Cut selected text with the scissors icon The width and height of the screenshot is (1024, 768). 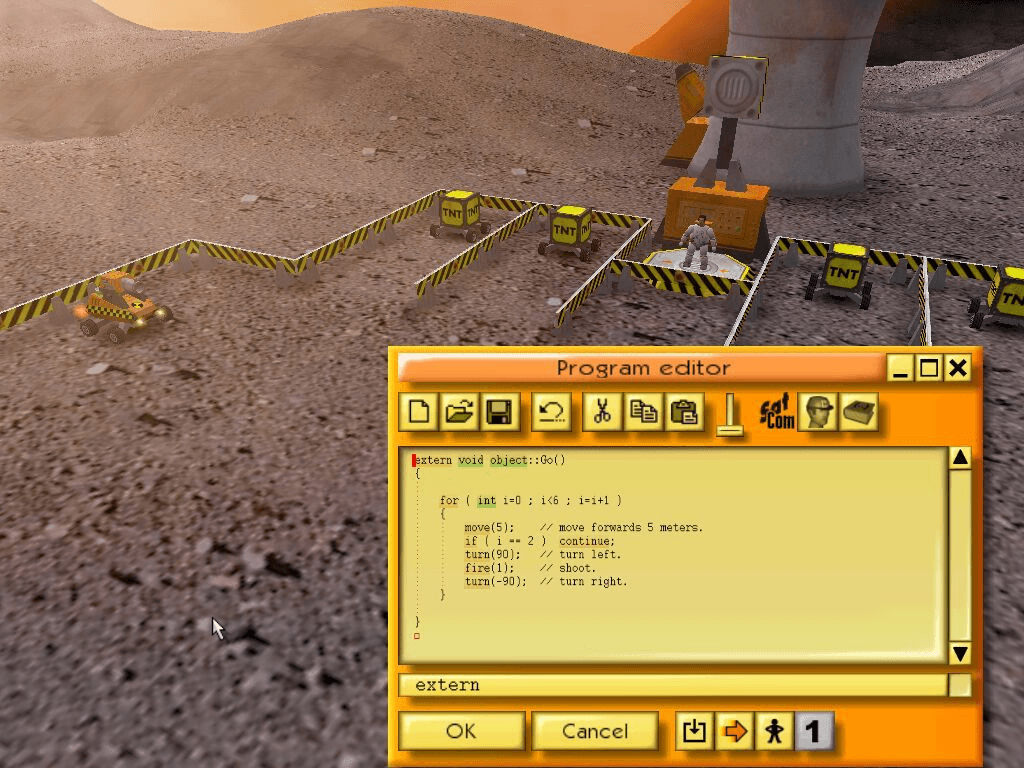point(602,411)
